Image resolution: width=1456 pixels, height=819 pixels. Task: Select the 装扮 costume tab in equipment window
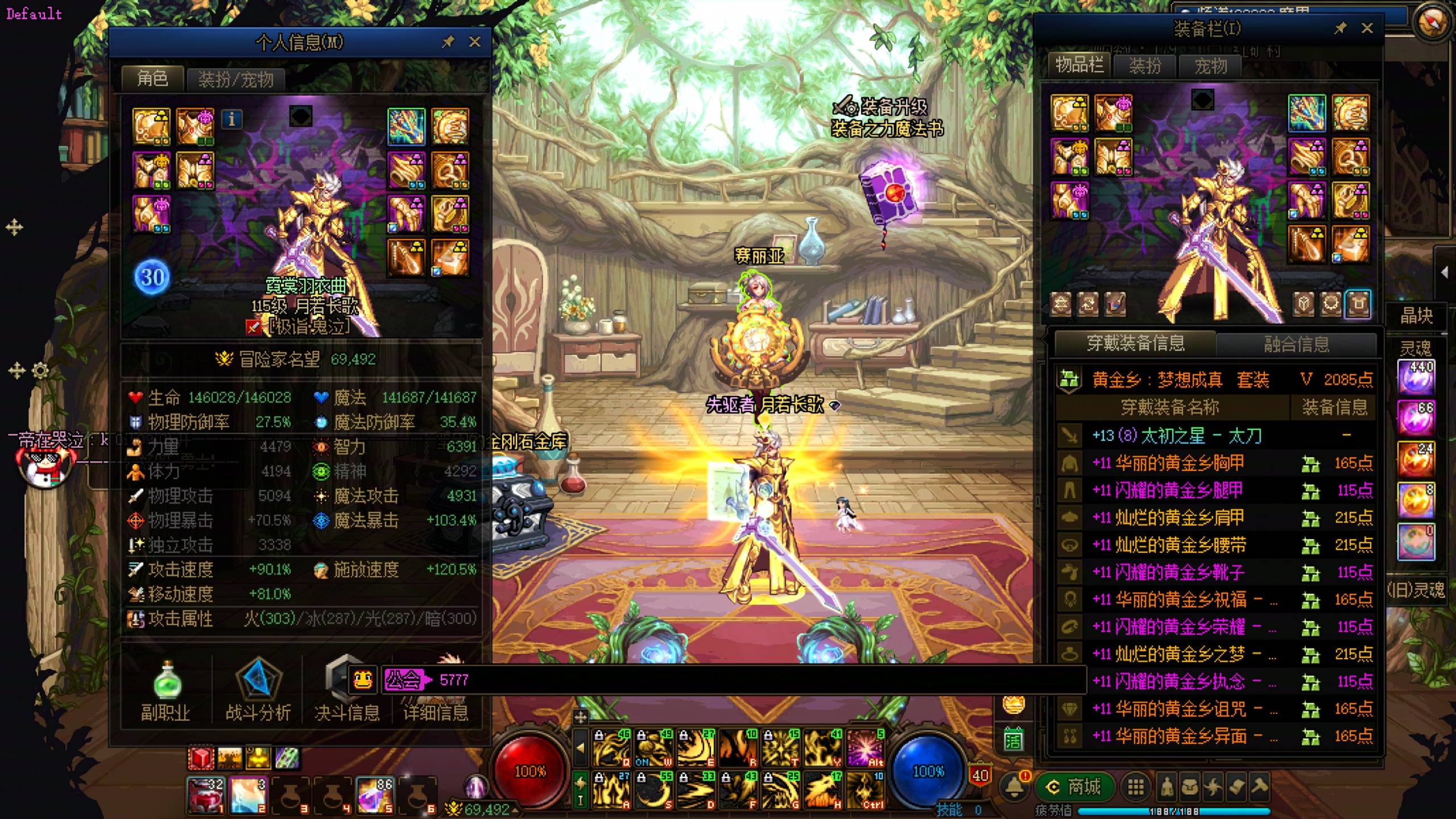(x=1144, y=66)
